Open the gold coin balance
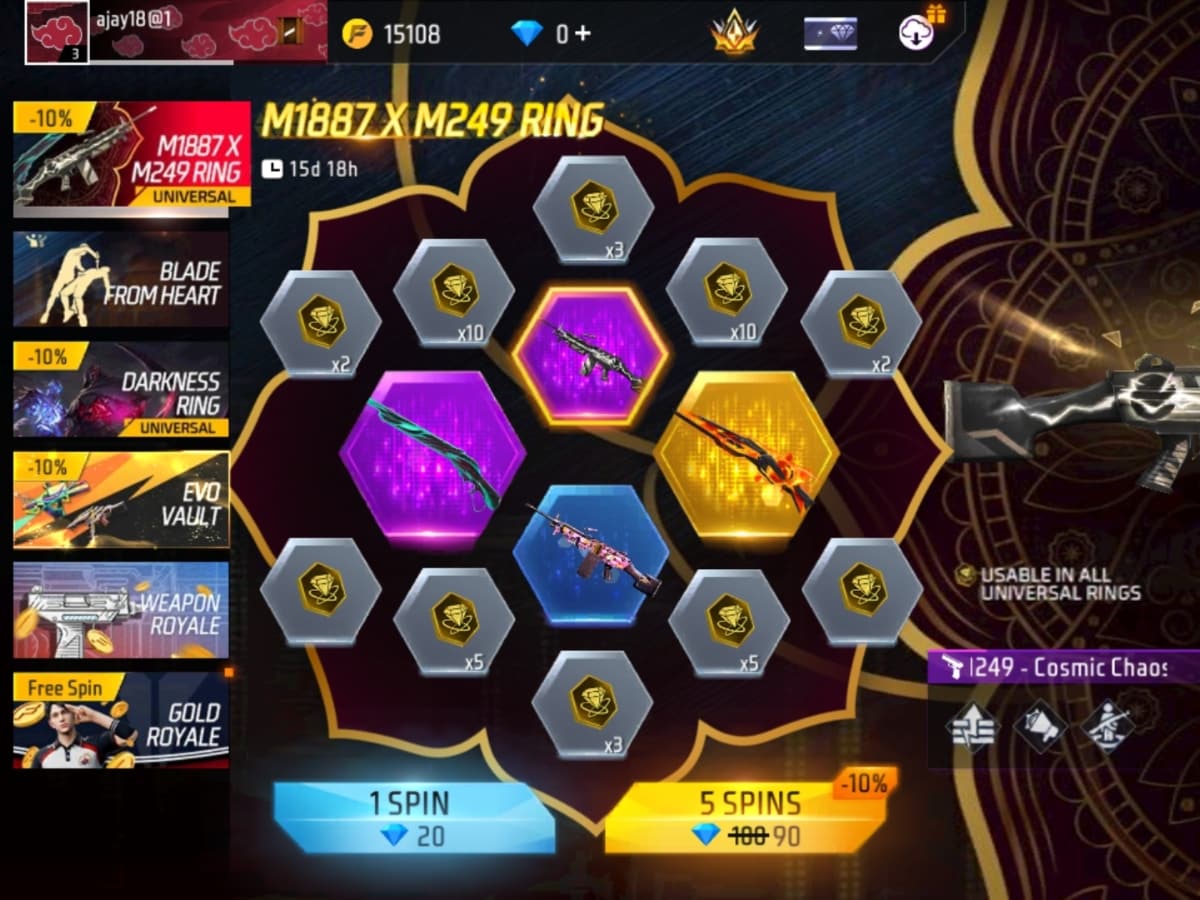 392,34
